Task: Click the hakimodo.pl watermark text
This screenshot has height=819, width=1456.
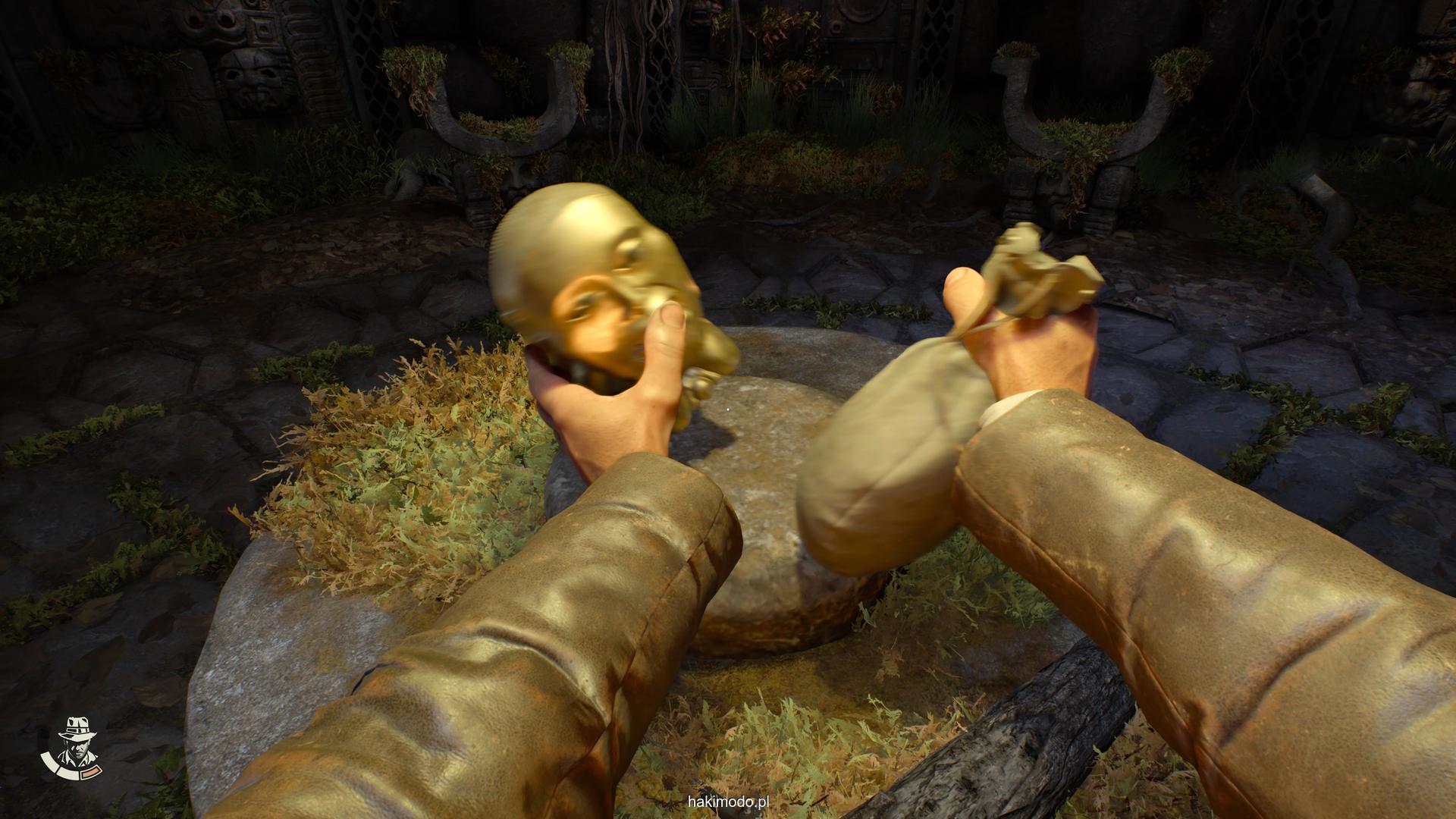Action: coord(728,802)
